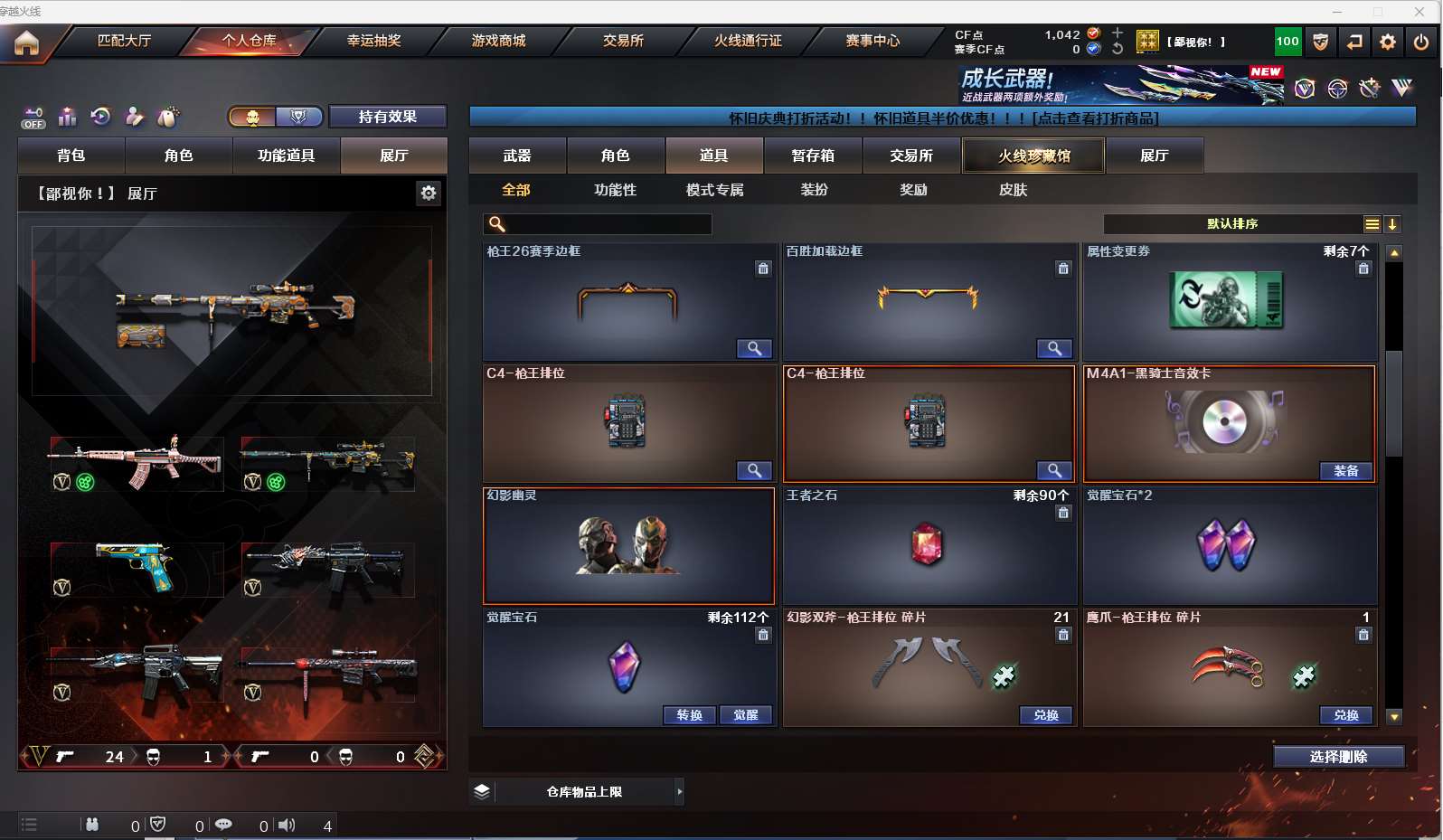Show the 皮肤 skins filter
This screenshot has height=840, width=1443.
point(1013,190)
